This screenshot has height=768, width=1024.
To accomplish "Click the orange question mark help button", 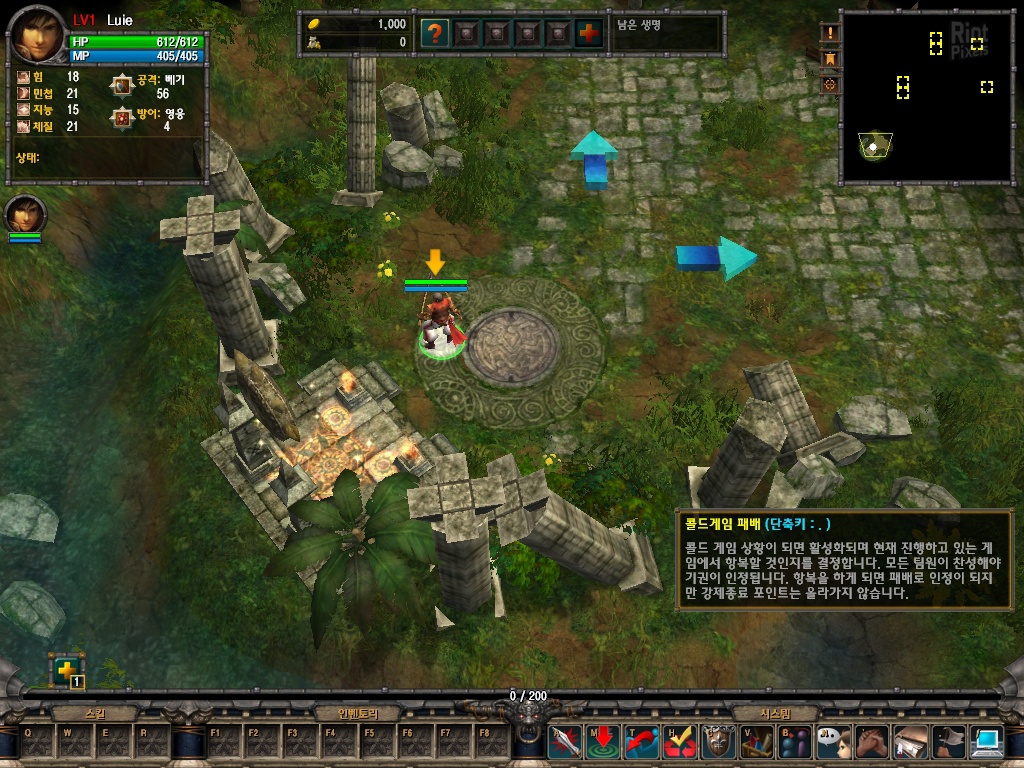I will (x=434, y=33).
